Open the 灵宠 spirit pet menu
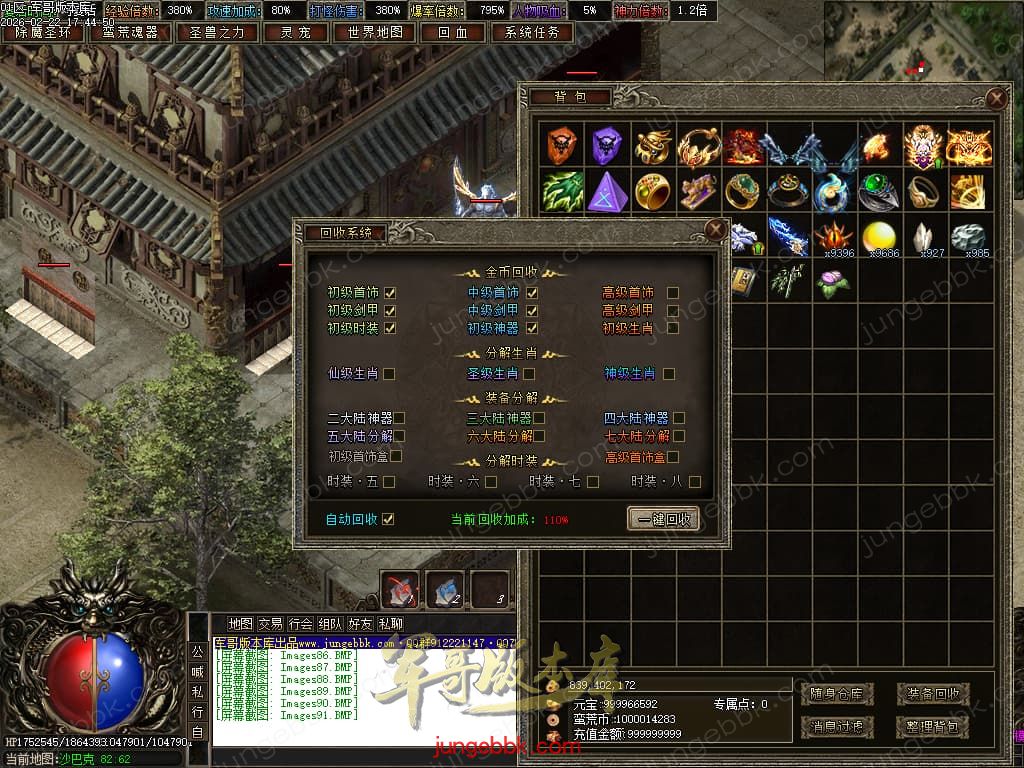 (293, 32)
